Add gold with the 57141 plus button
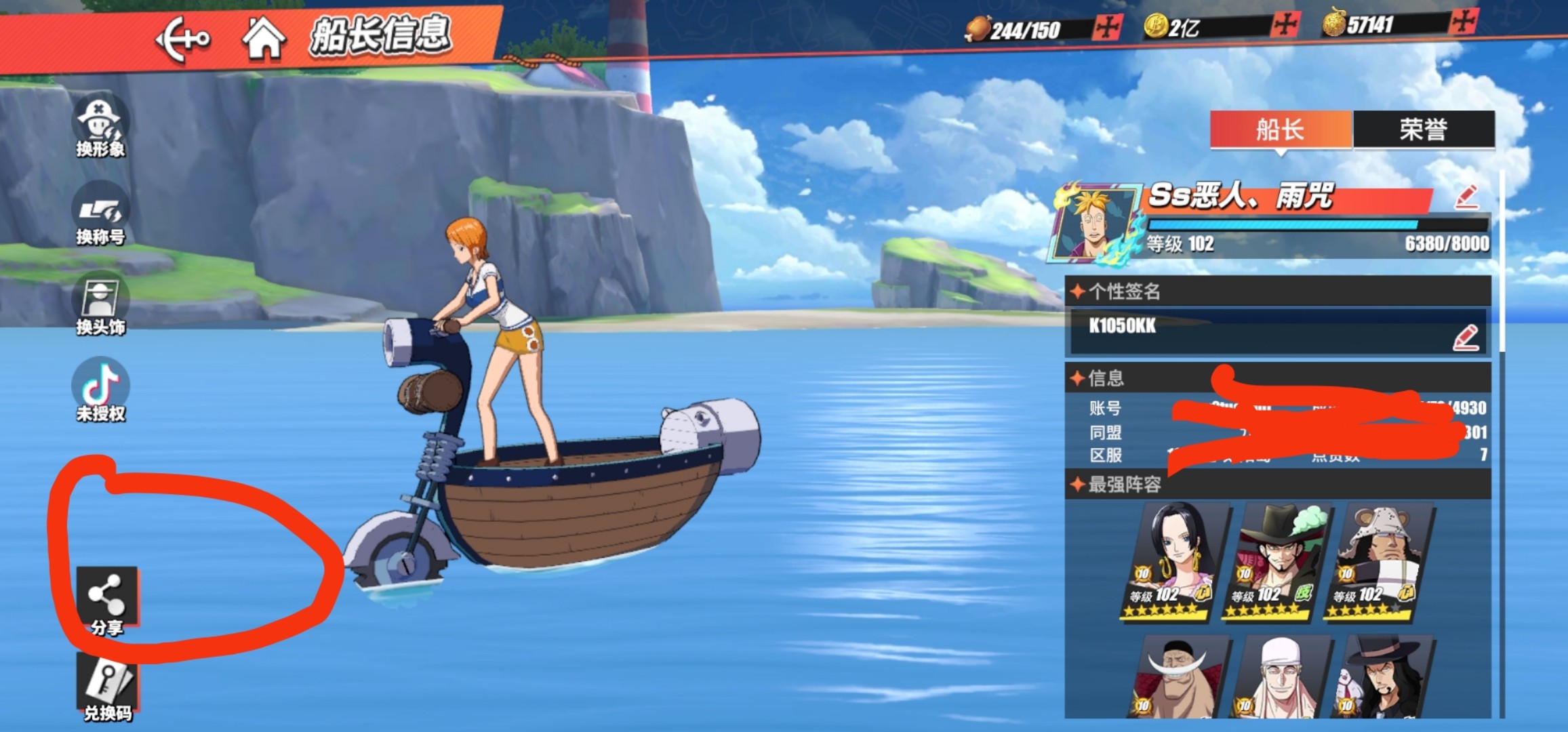This screenshot has width=1568, height=732. 1463,22
